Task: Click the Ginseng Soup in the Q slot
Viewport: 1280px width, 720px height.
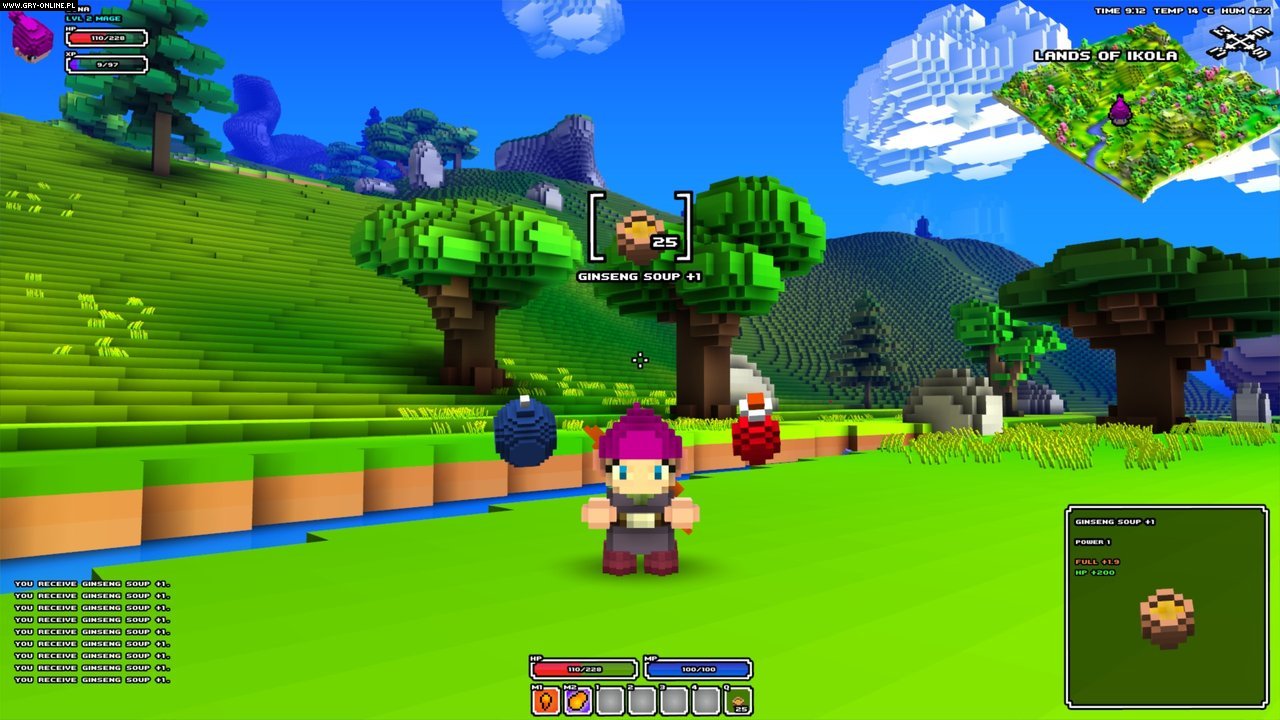Action: [x=739, y=700]
